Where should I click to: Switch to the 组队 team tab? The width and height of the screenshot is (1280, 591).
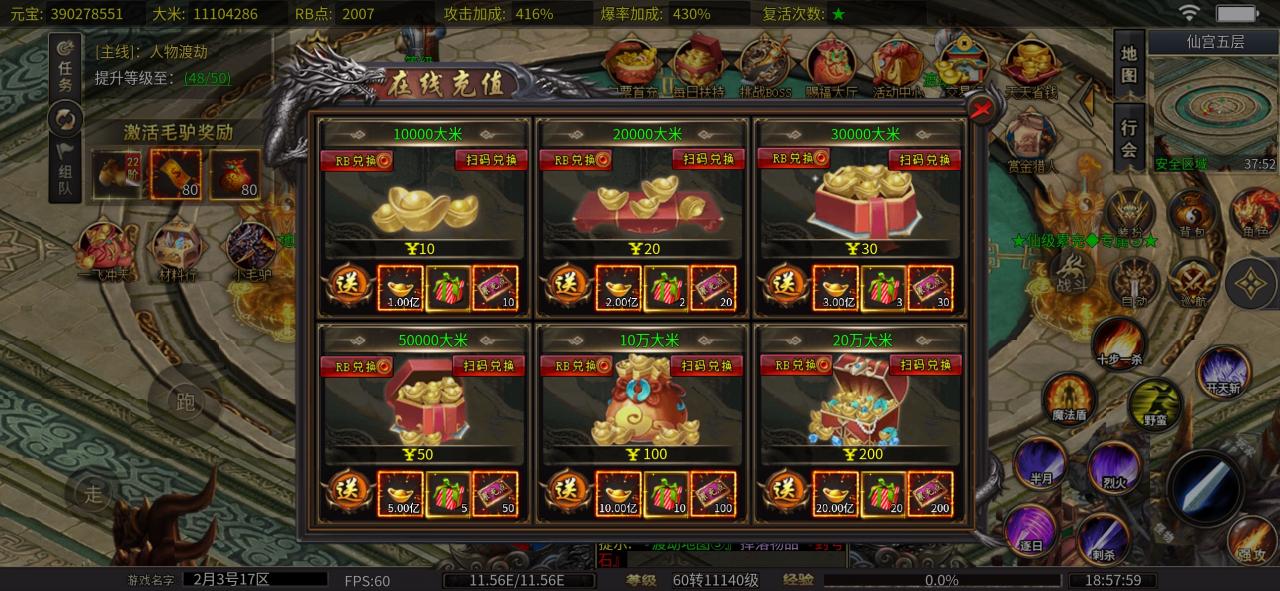(65, 170)
